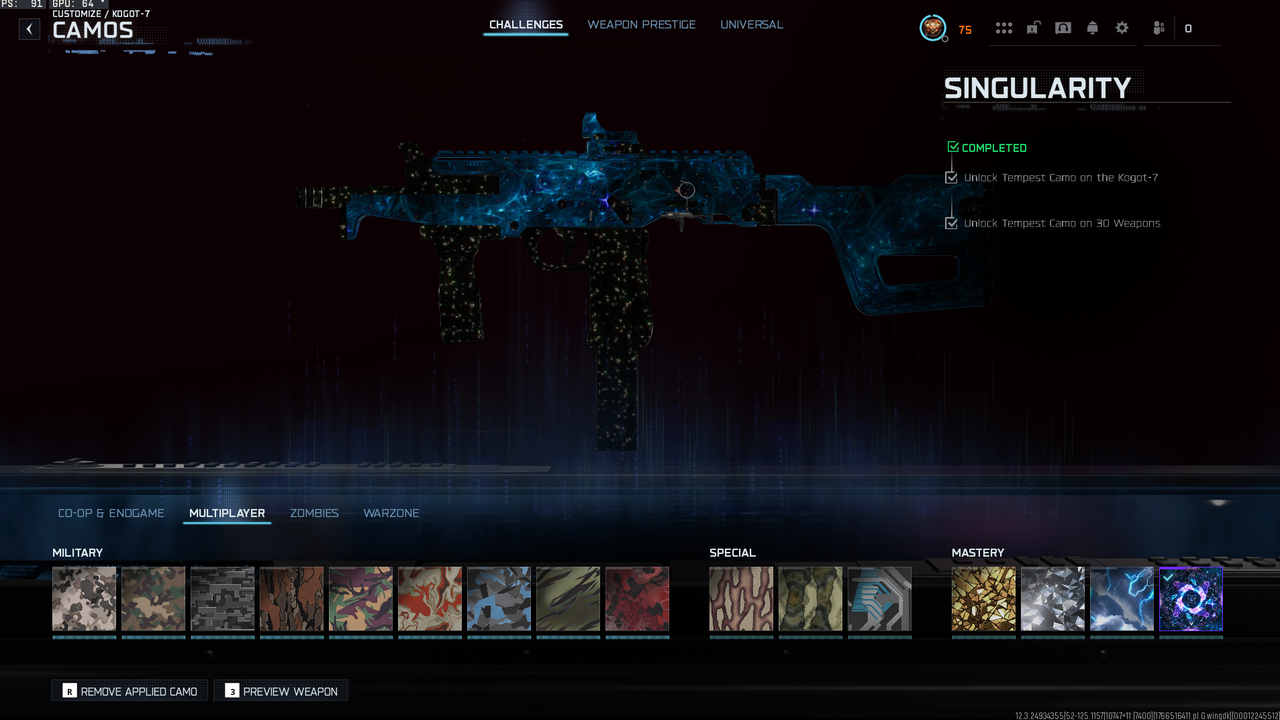Viewport: 1280px width, 720px height.
Task: Choose the red and white swirl military camo
Action: click(x=429, y=599)
